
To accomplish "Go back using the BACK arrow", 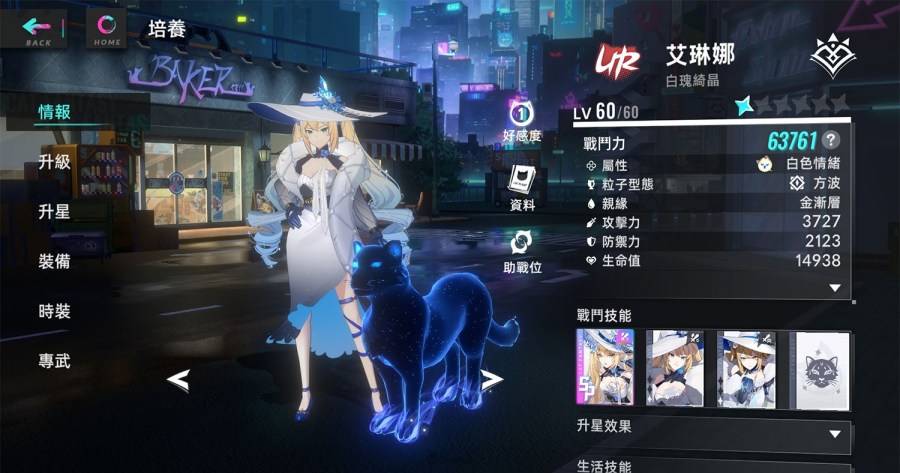I will 37,28.
